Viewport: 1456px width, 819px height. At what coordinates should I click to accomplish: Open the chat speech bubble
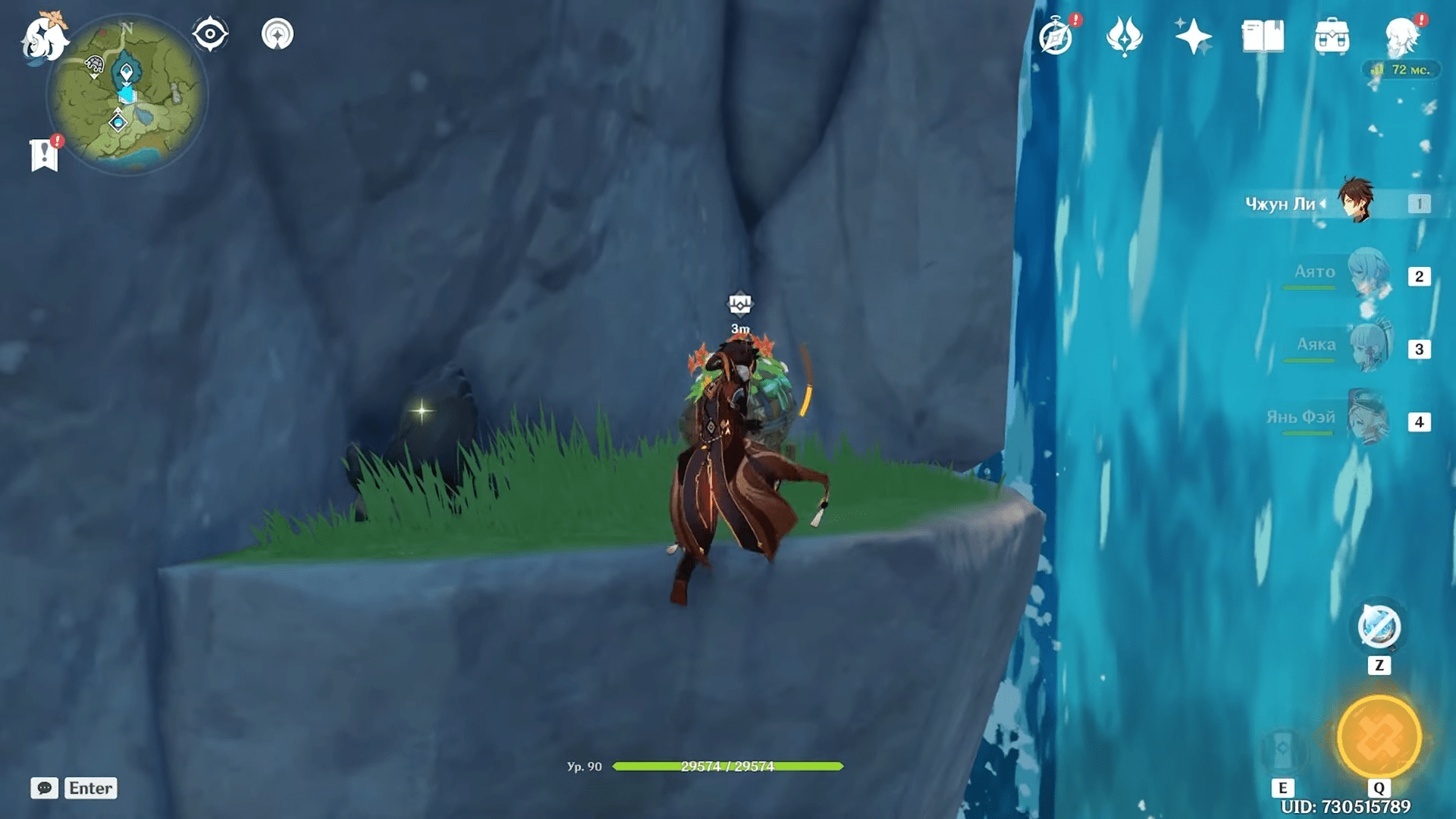click(45, 788)
